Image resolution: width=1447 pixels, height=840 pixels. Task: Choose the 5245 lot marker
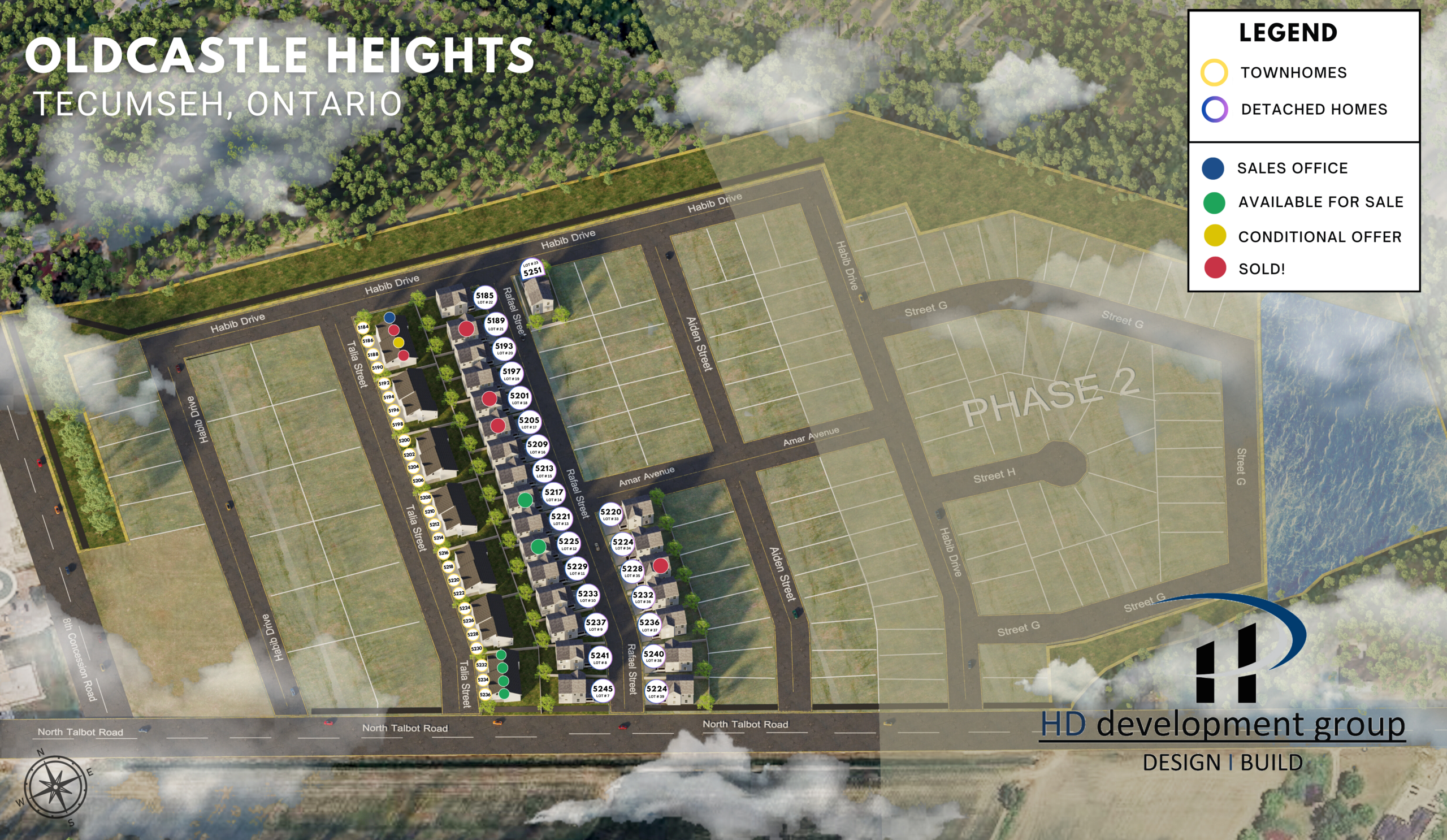click(603, 690)
